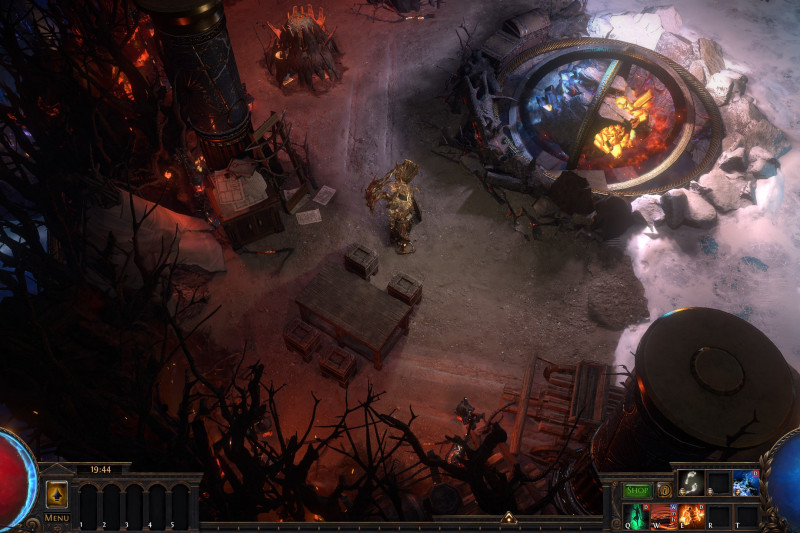The image size is (800, 533).
Task: Click flask slot number 3
Action: pyautogui.click(x=134, y=506)
